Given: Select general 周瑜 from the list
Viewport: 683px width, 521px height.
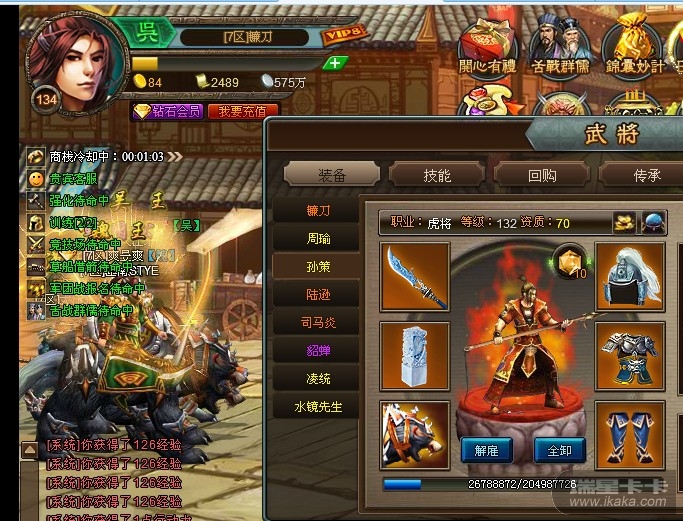Looking at the screenshot, I should pyautogui.click(x=319, y=239).
